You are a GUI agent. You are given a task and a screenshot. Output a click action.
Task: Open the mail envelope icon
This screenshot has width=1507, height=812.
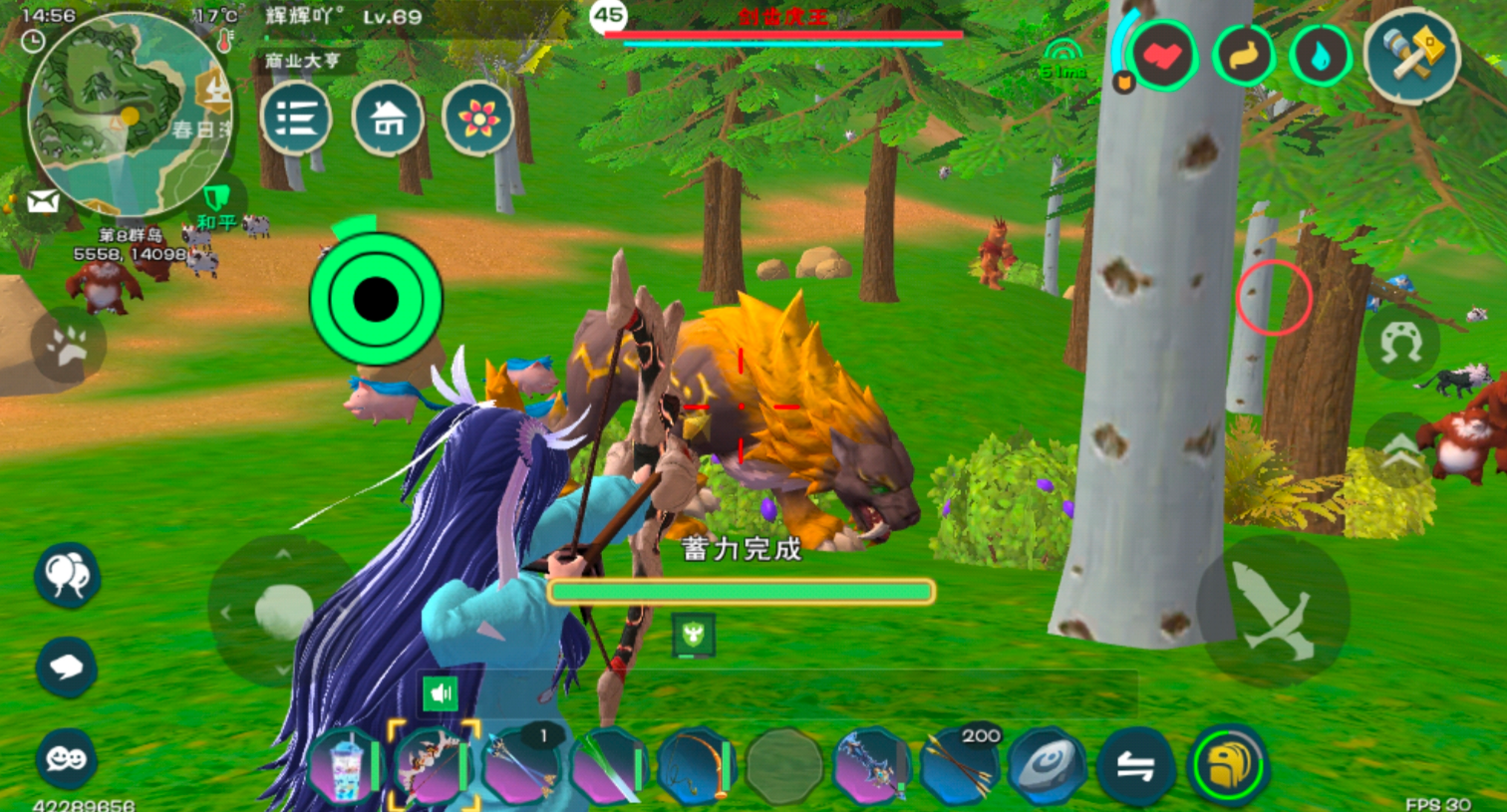pos(42,203)
